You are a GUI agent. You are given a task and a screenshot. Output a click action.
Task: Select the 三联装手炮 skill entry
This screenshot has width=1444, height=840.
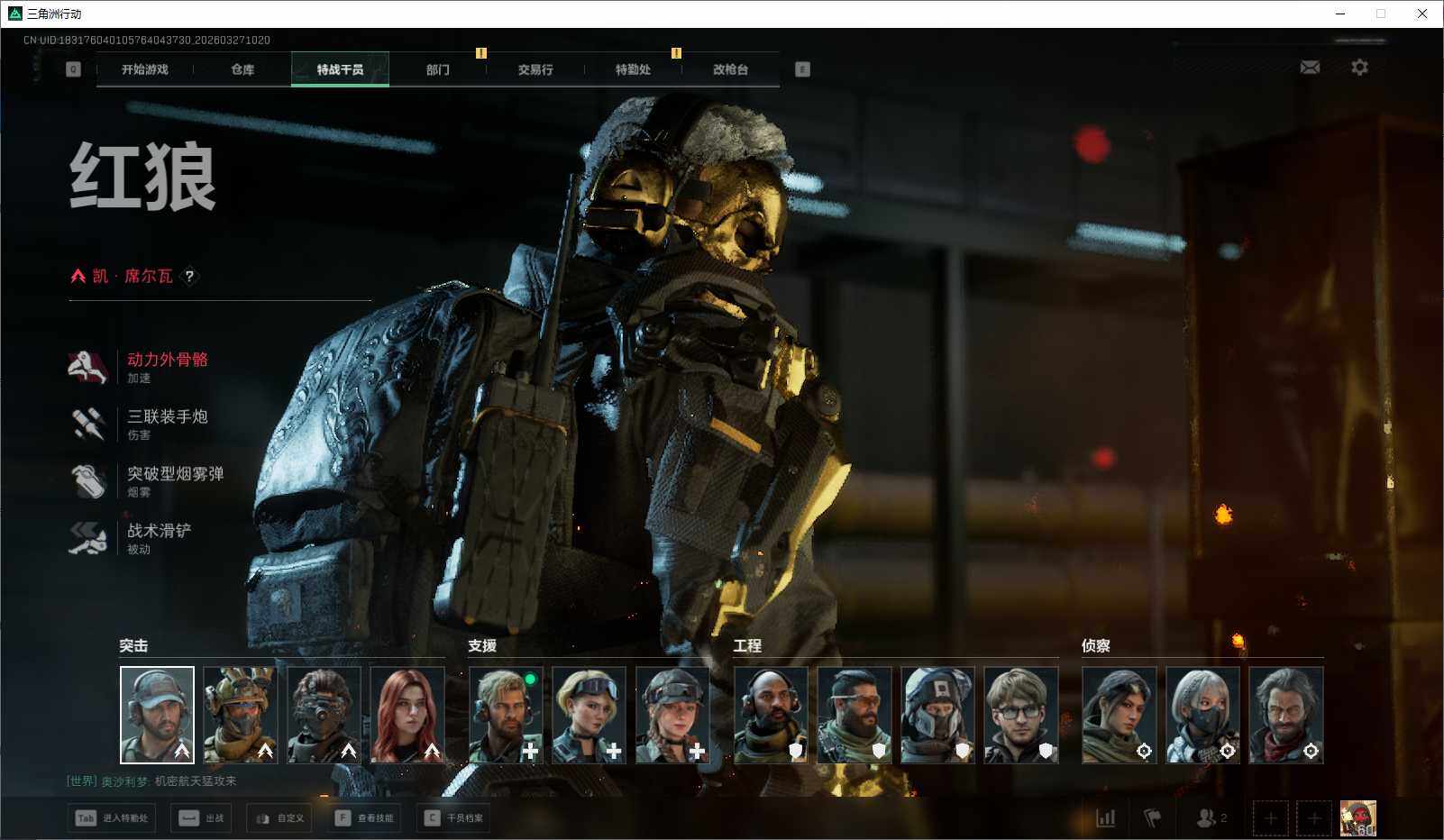[167, 416]
